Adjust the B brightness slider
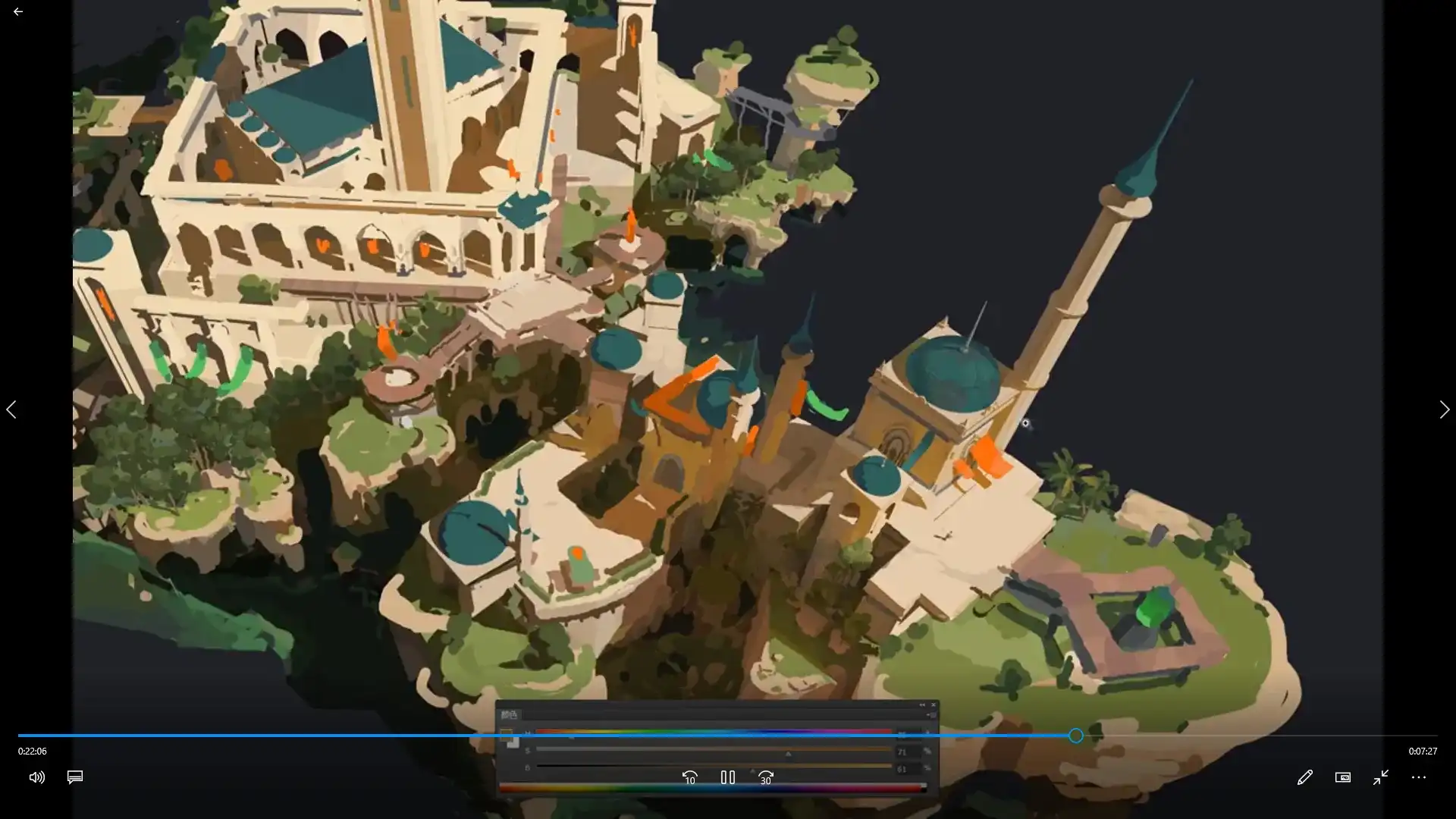The height and width of the screenshot is (819, 1456). click(x=752, y=767)
